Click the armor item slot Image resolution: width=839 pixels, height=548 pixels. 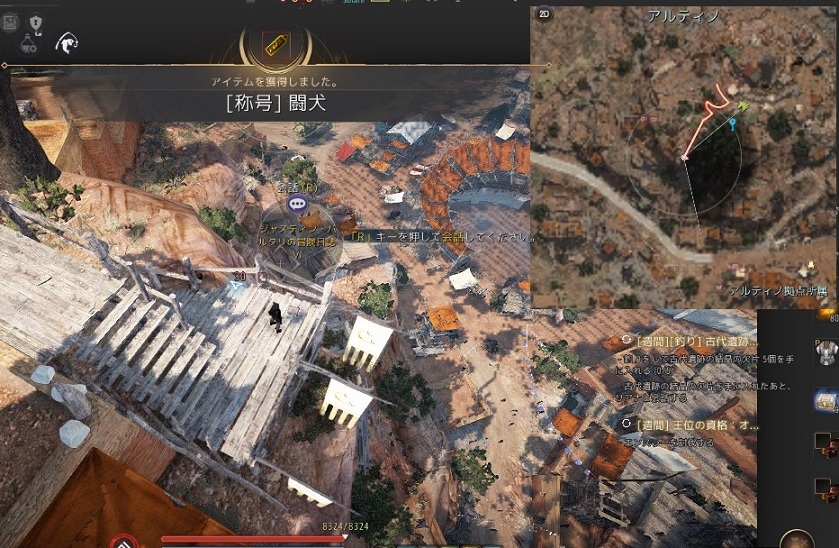point(826,353)
